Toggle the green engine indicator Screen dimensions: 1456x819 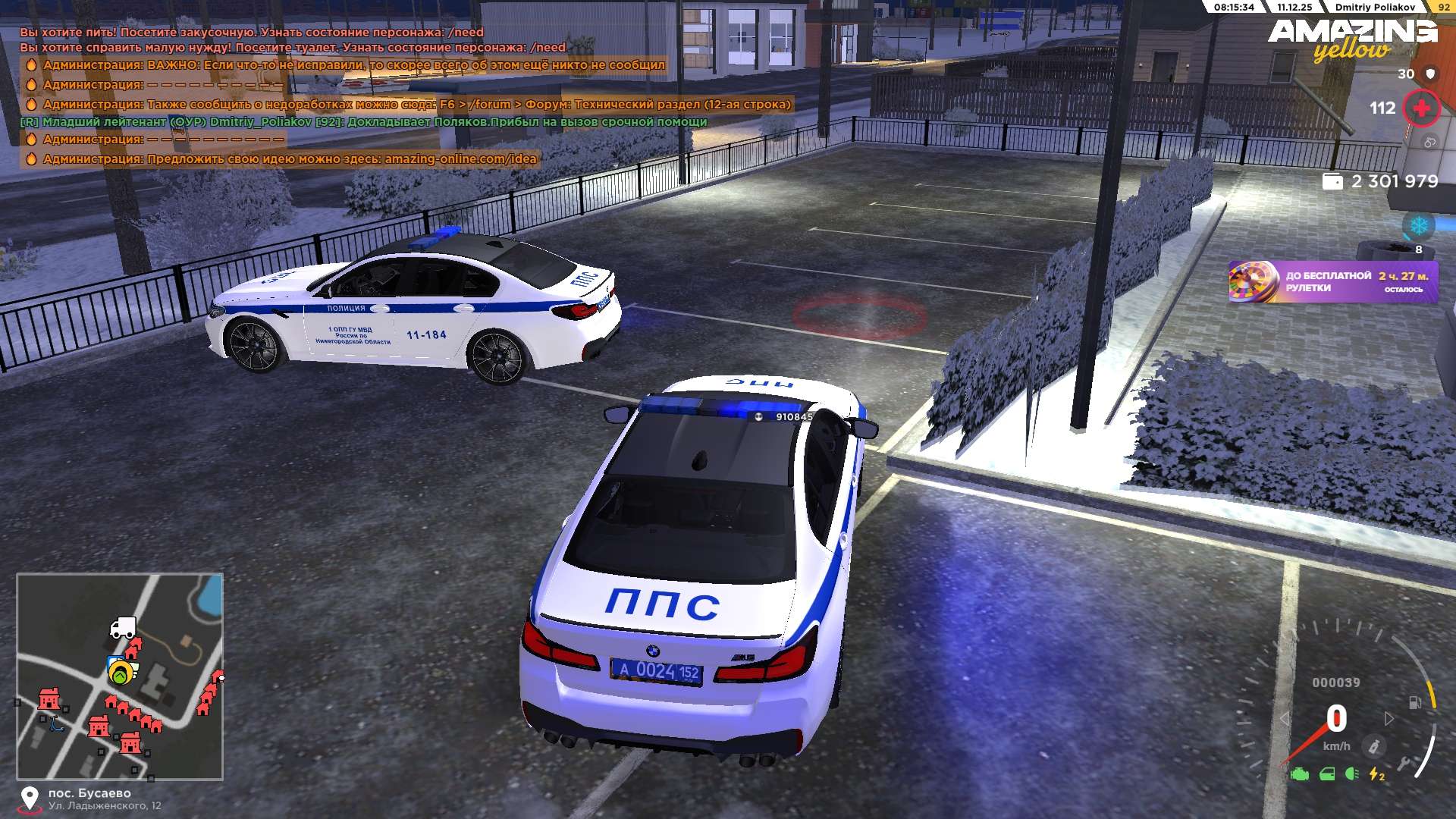[1300, 774]
